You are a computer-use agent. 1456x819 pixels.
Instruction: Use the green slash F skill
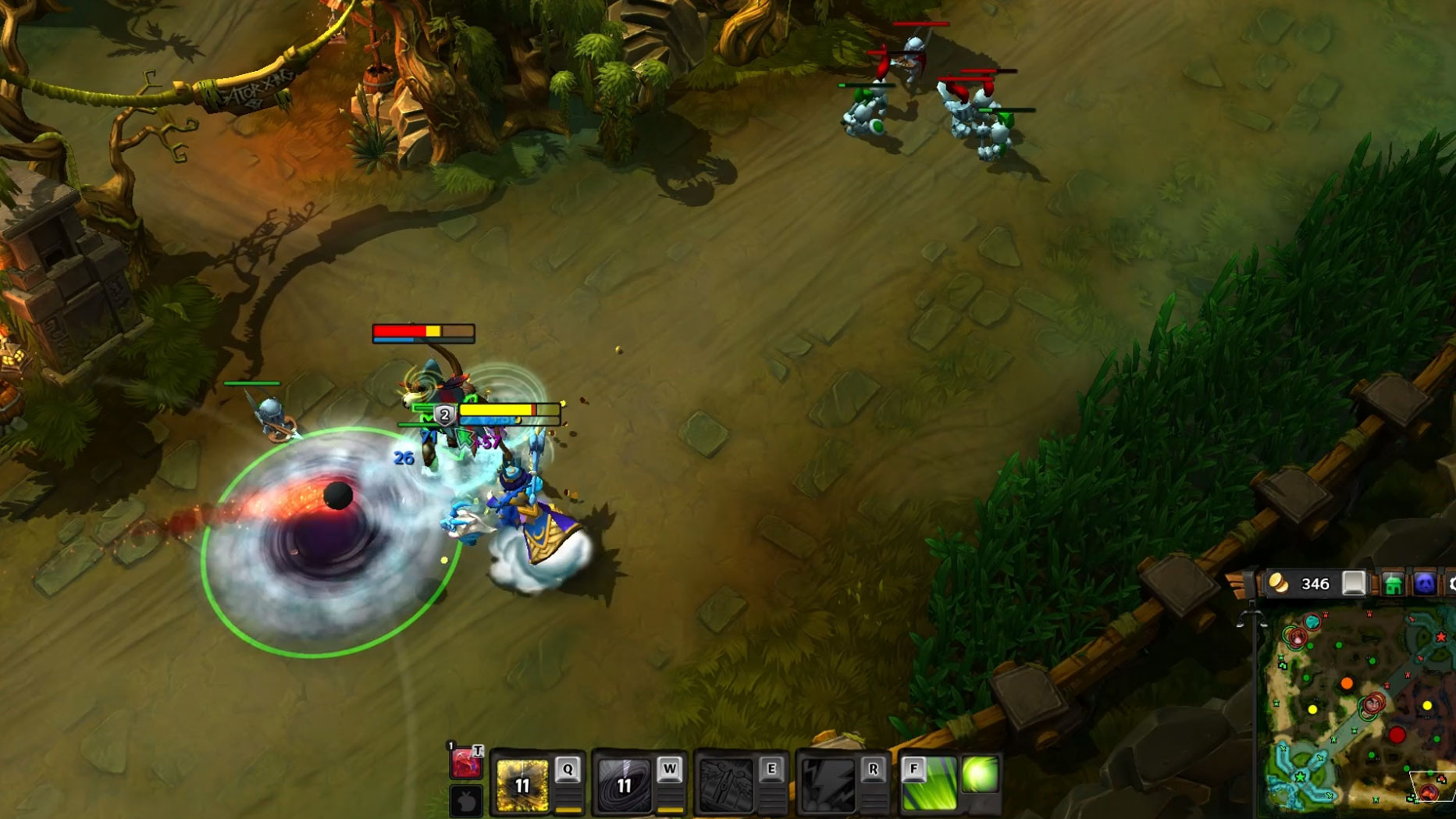tap(929, 785)
